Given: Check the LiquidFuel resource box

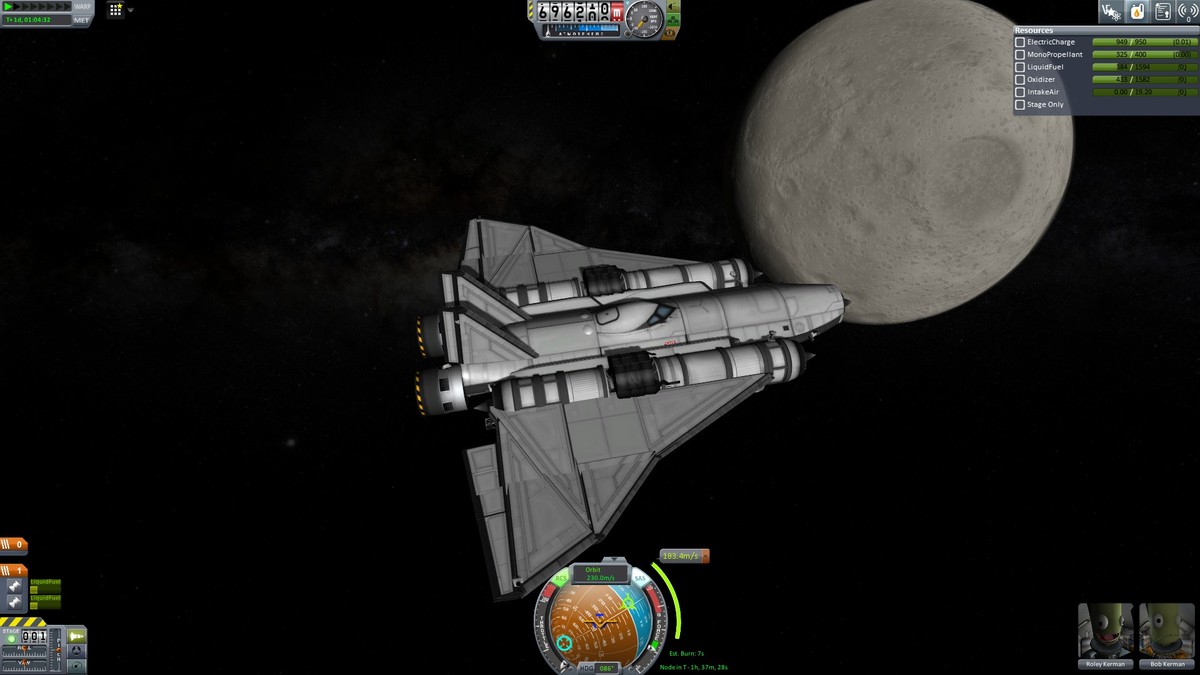Looking at the screenshot, I should [1020, 67].
